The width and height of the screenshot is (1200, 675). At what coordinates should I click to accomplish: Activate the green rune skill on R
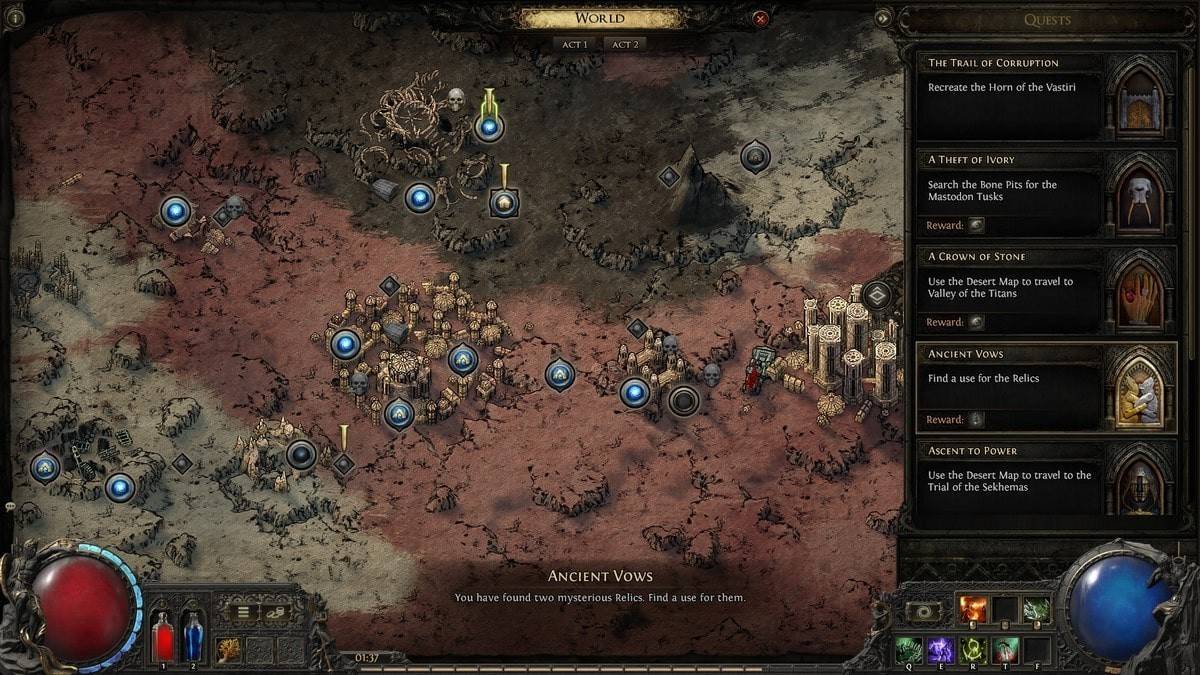(972, 651)
